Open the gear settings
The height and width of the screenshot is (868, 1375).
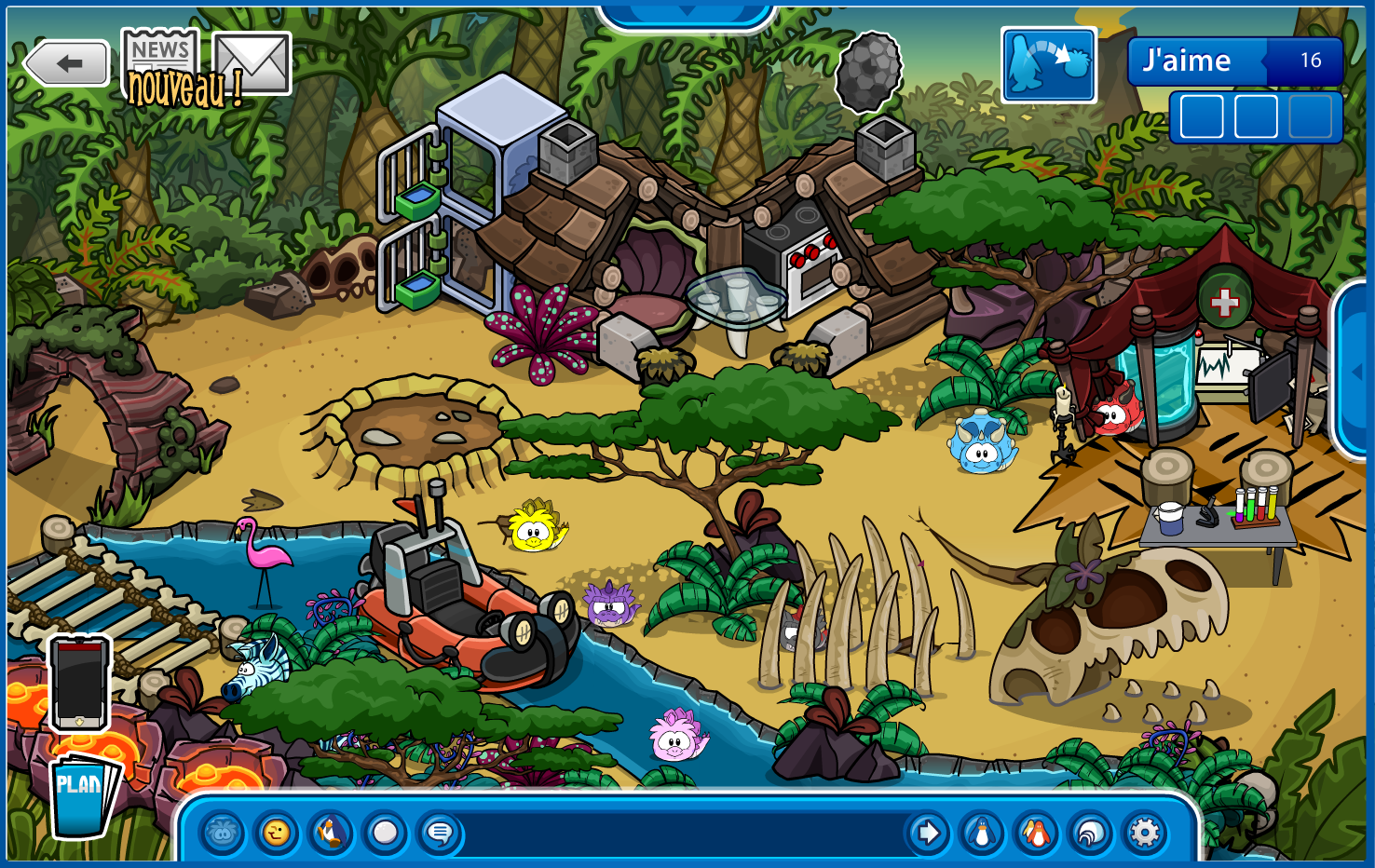1145,833
